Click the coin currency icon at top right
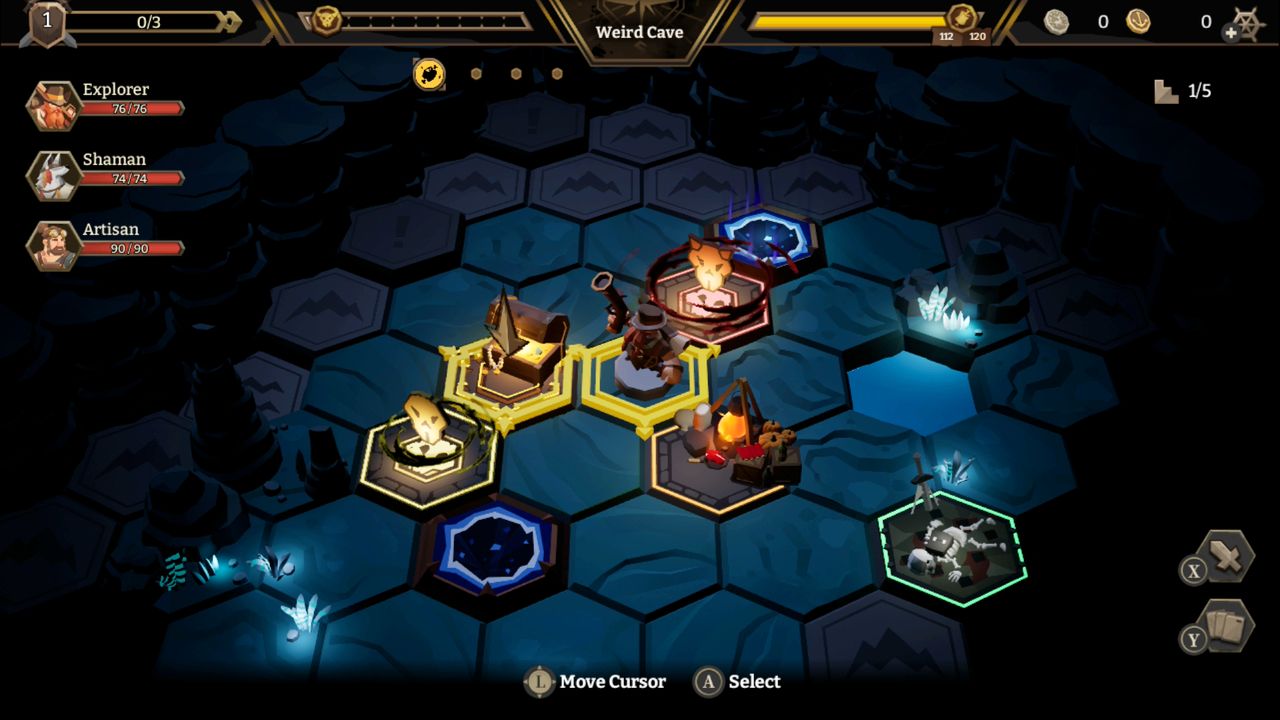The image size is (1280, 720). tap(1055, 21)
